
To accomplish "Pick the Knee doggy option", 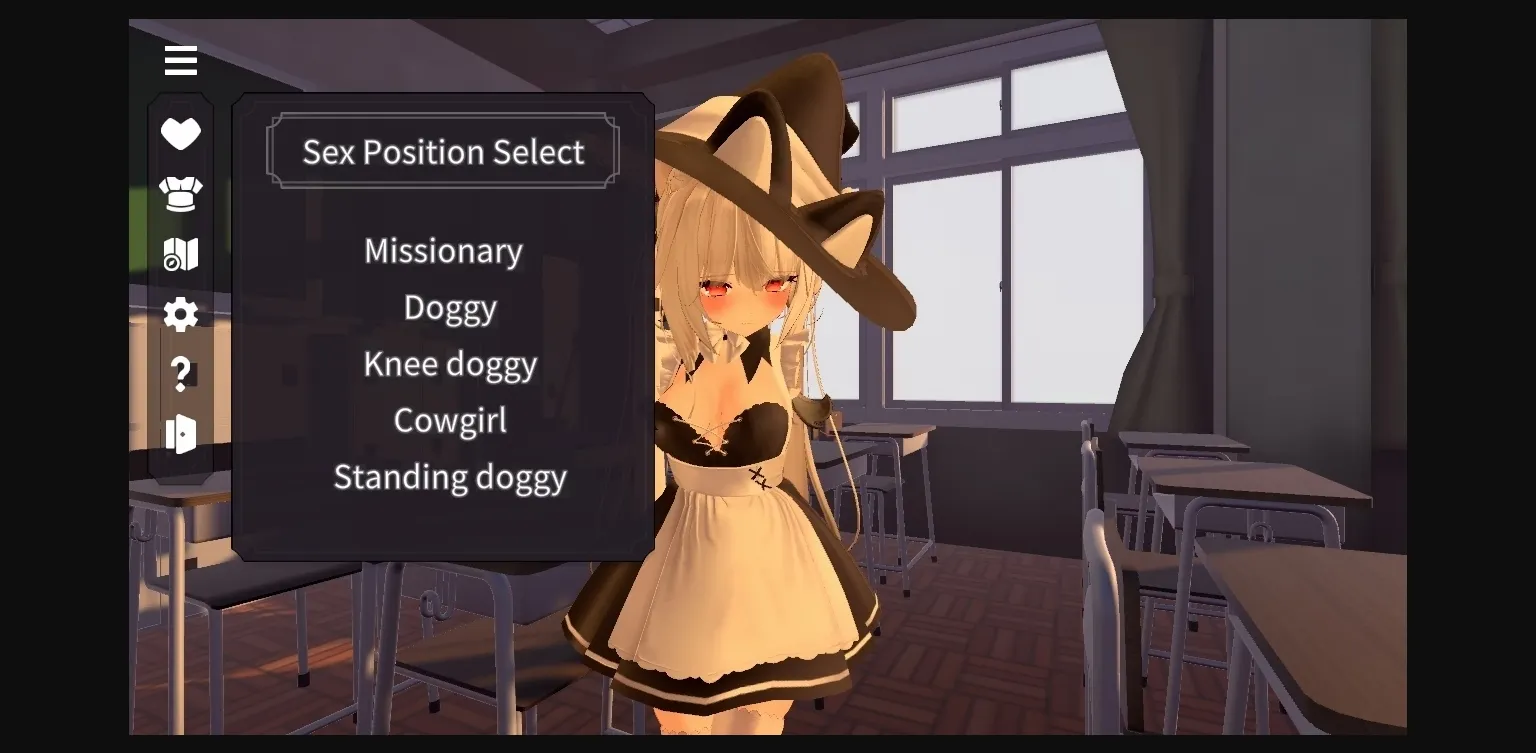I will tap(449, 364).
